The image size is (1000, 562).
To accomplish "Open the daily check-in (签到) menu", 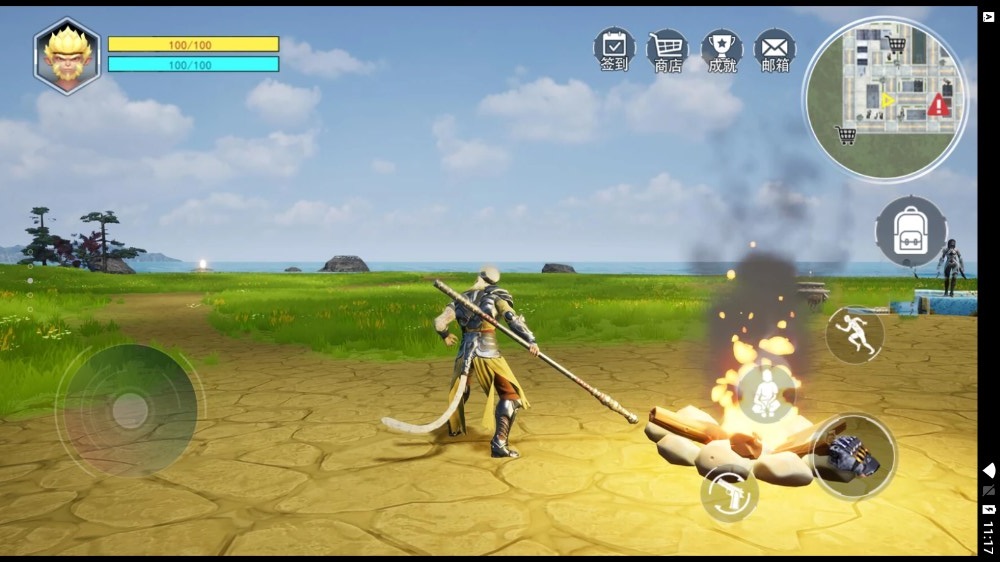I will click(614, 49).
